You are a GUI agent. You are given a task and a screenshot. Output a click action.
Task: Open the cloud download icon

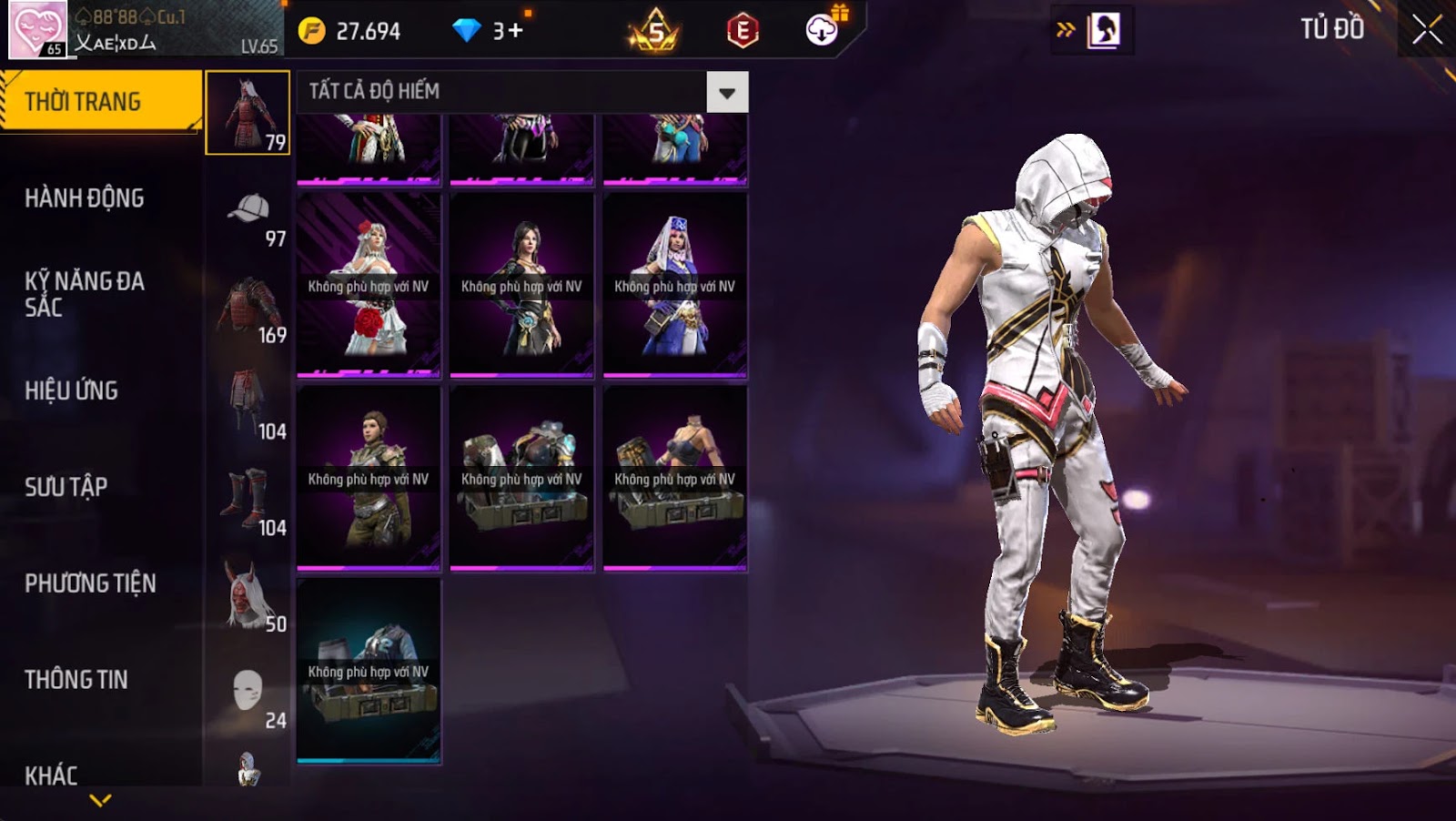tap(823, 30)
